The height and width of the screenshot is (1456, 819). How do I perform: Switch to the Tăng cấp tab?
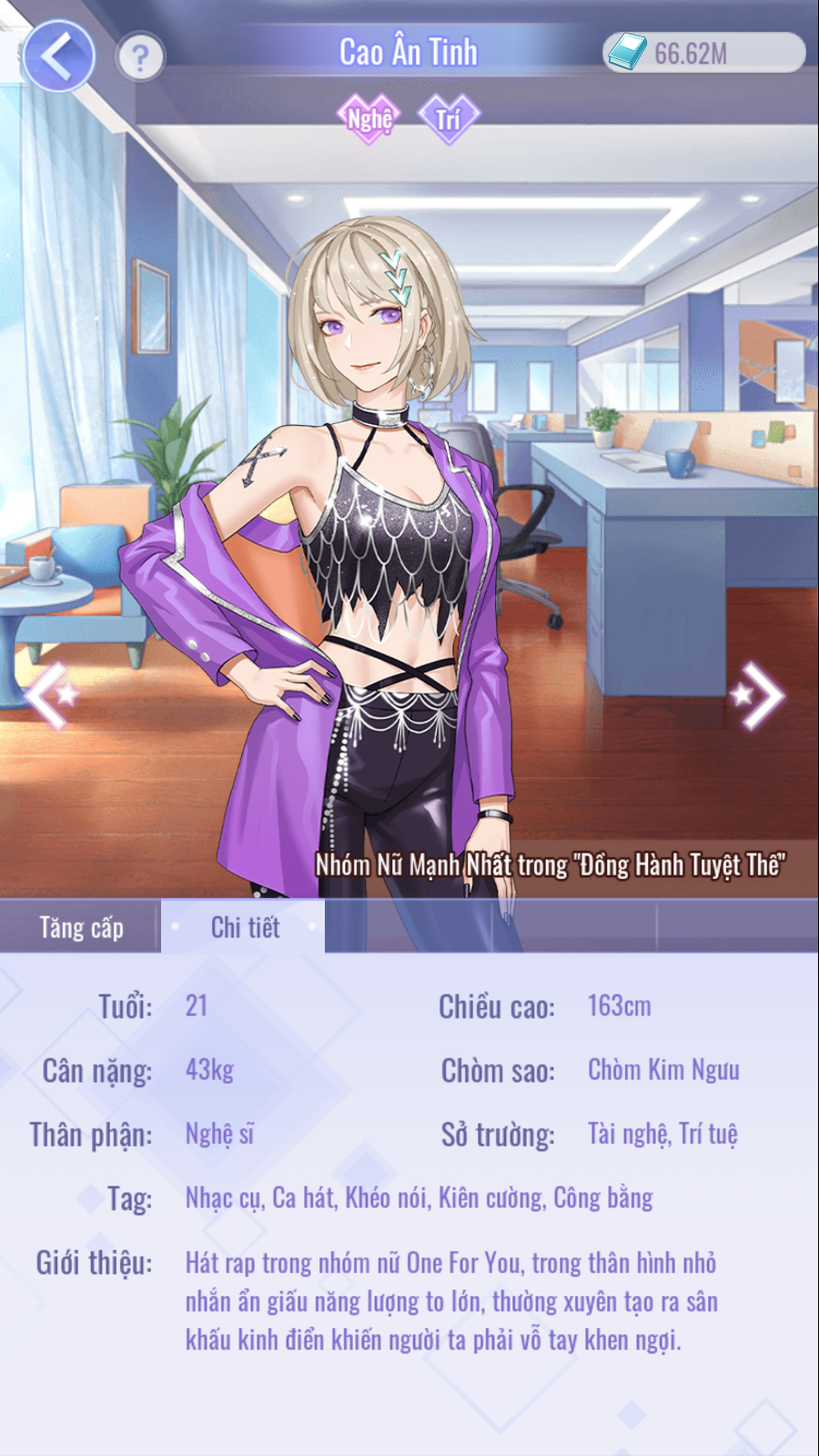click(x=81, y=927)
